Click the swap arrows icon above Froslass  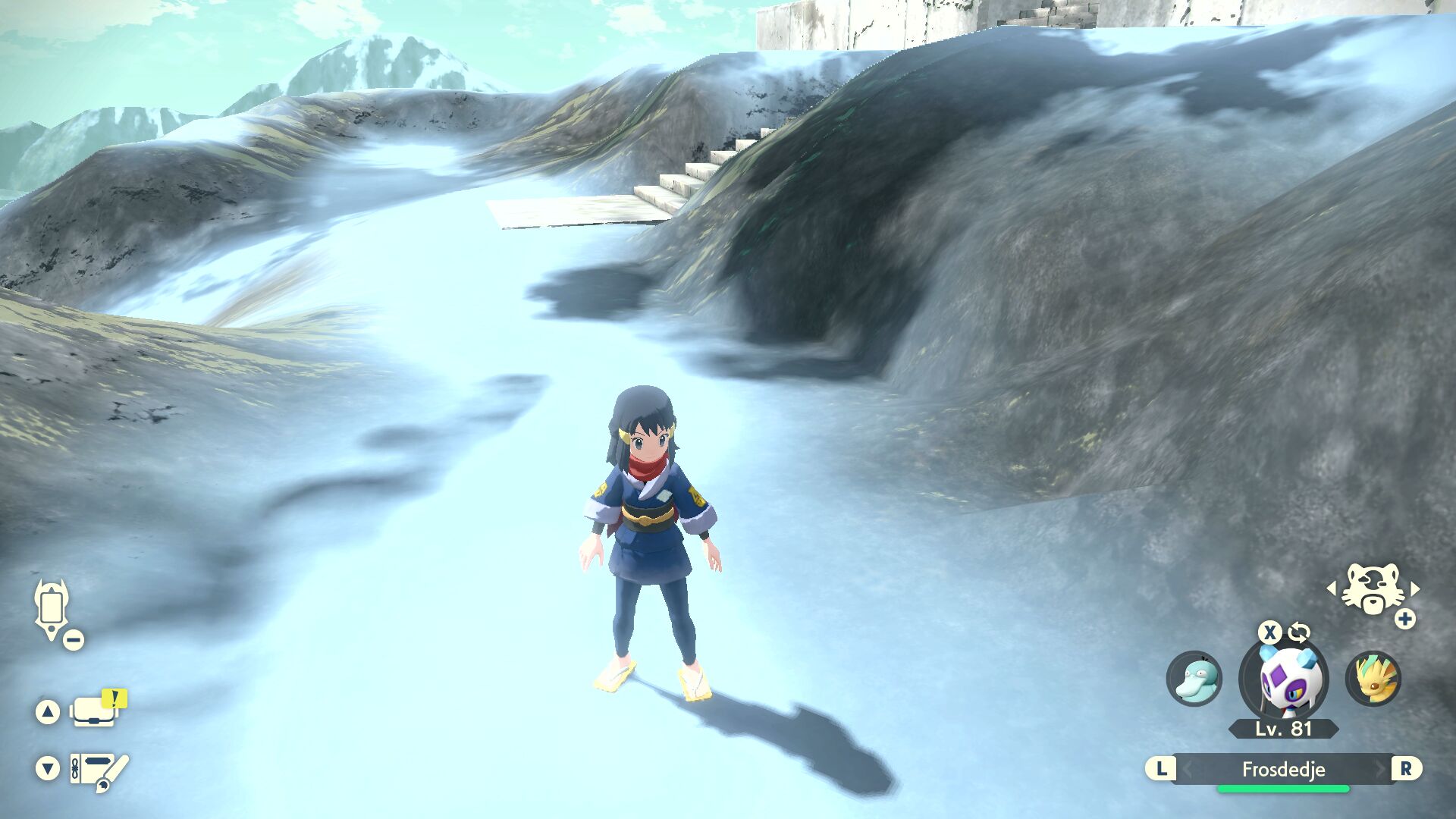click(1299, 632)
